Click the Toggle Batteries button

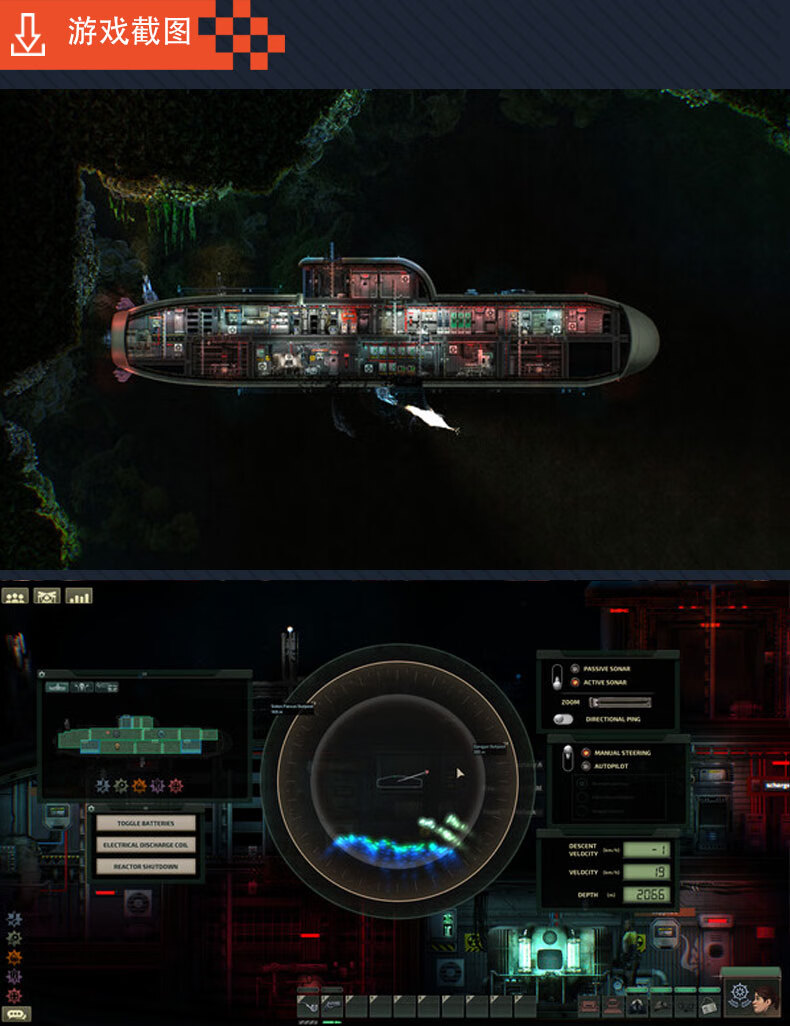point(145,823)
